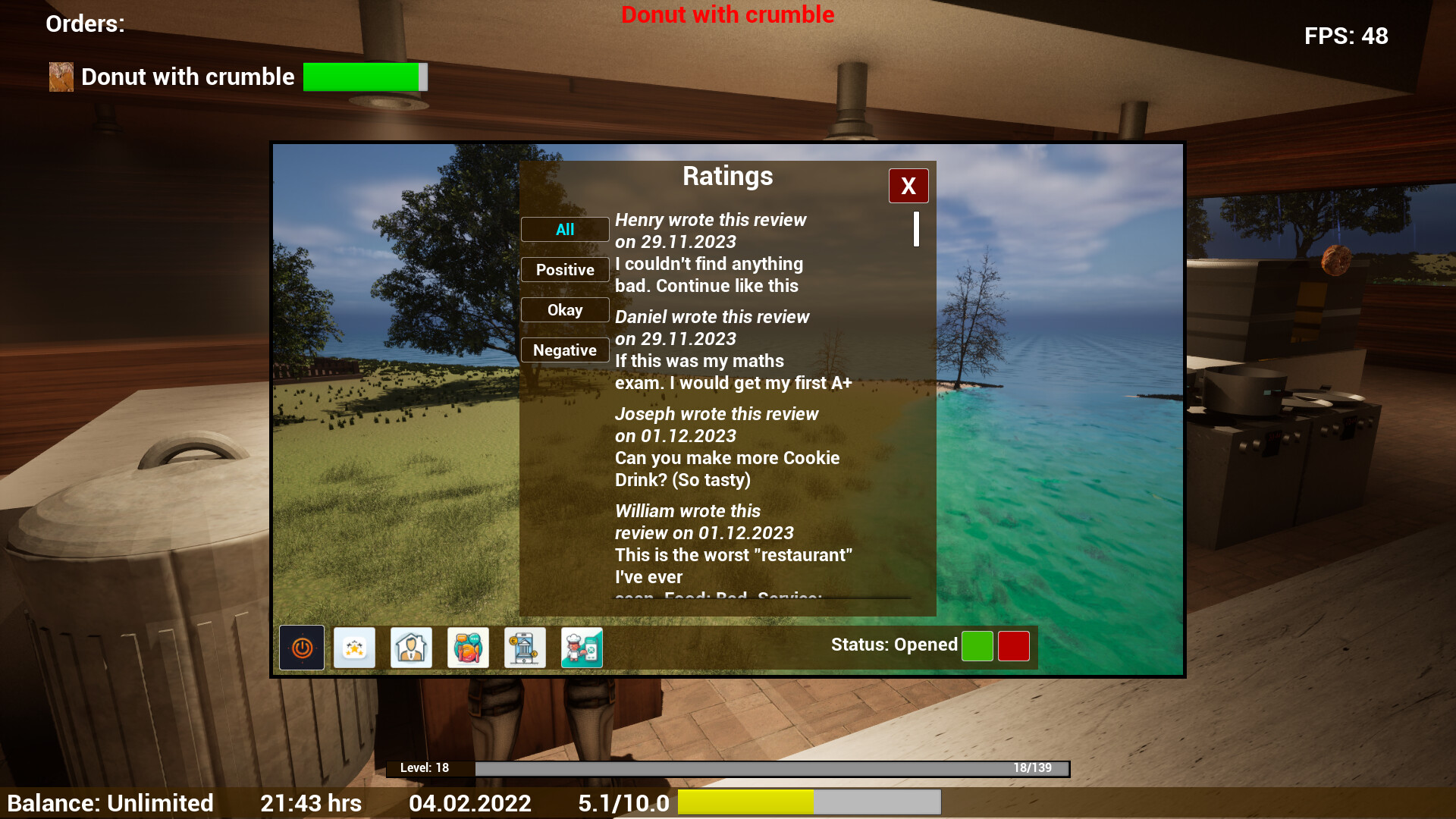Image resolution: width=1456 pixels, height=819 pixels.
Task: Click the orange power icon
Action: click(301, 647)
